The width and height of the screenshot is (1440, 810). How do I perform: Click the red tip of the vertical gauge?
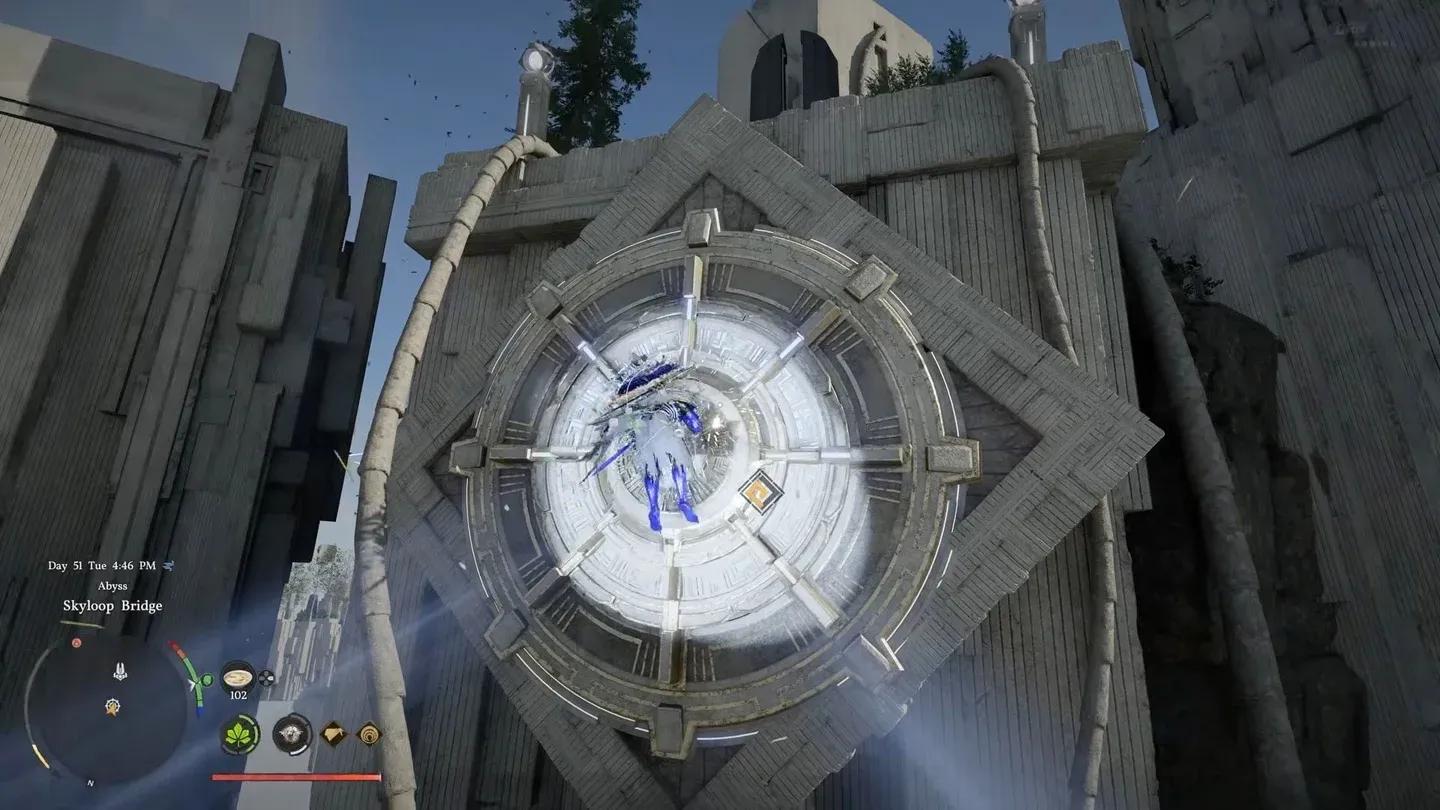[176, 648]
